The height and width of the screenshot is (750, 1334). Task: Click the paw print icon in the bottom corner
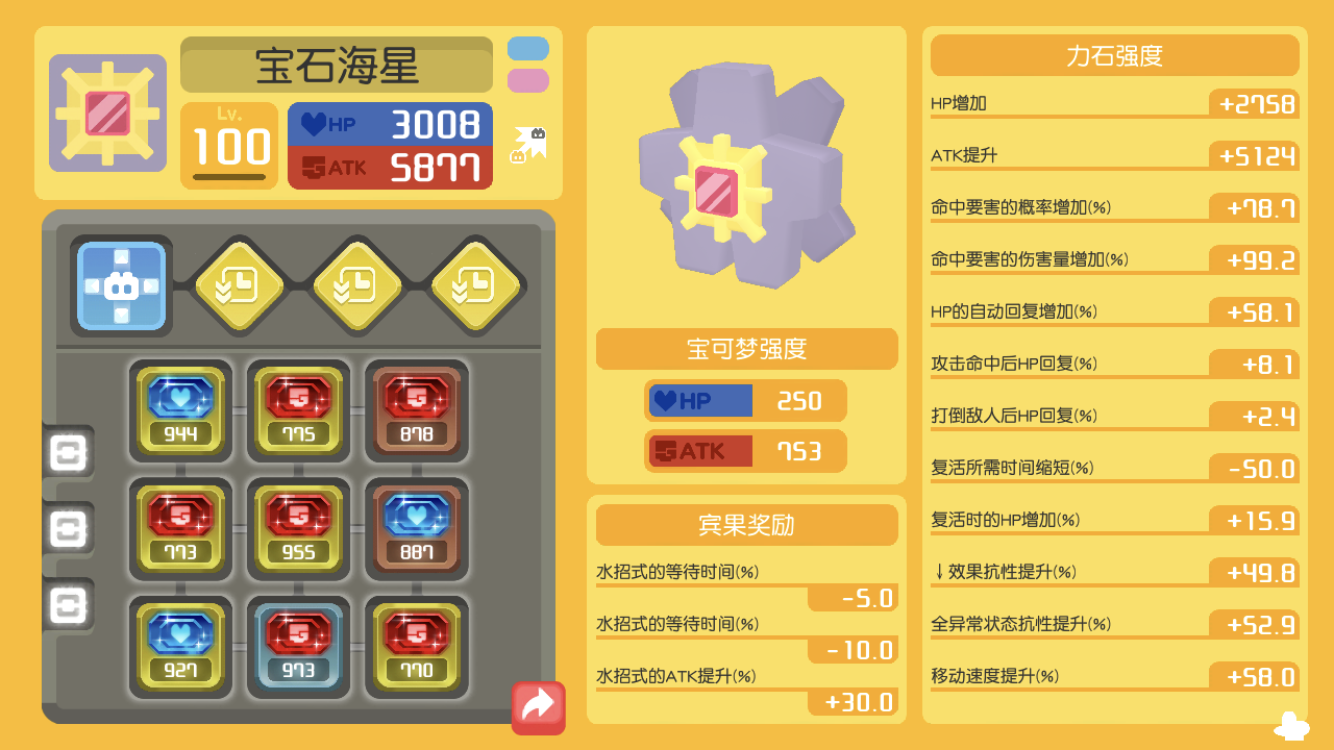click(1290, 722)
